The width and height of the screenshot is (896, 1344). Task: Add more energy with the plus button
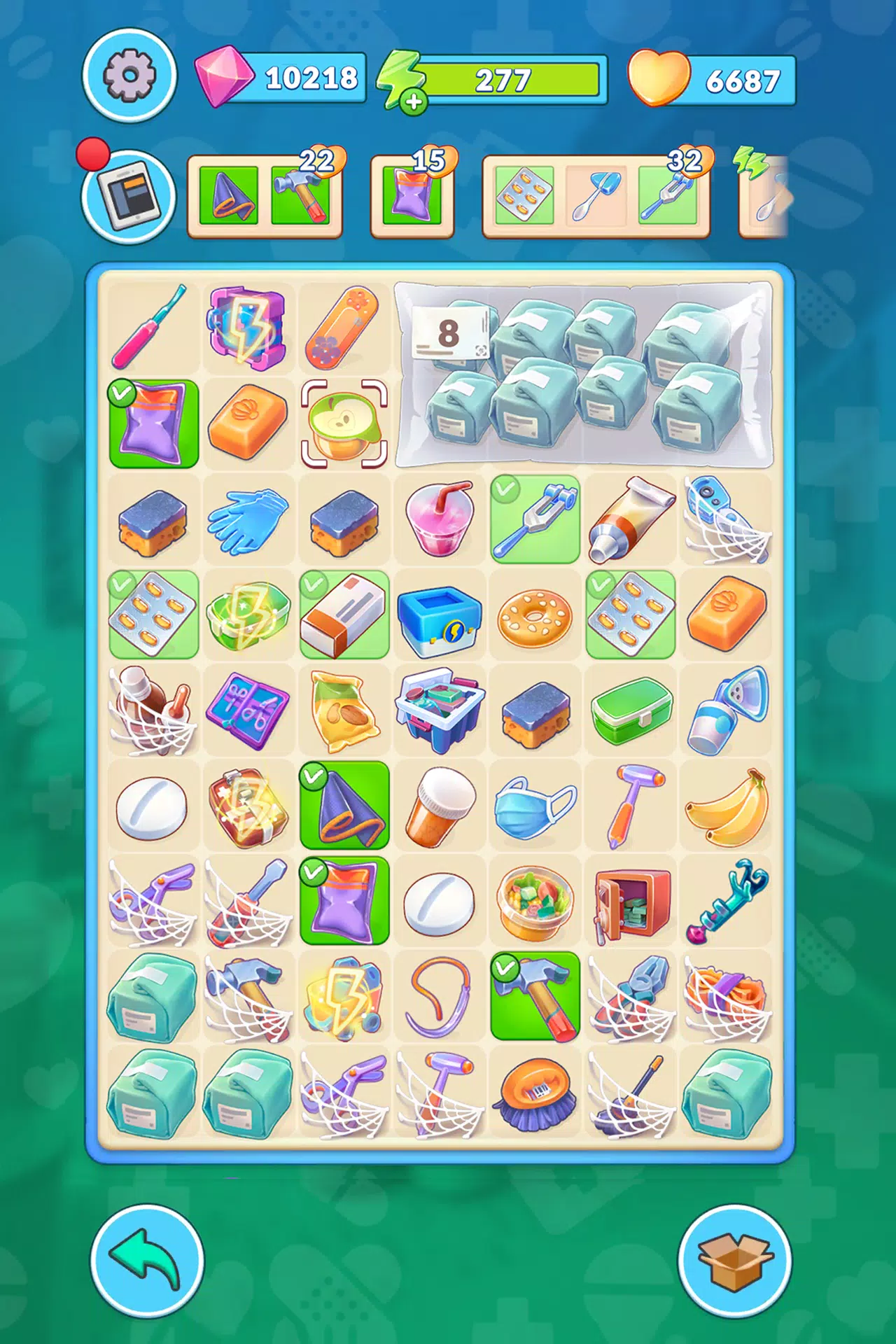click(414, 101)
